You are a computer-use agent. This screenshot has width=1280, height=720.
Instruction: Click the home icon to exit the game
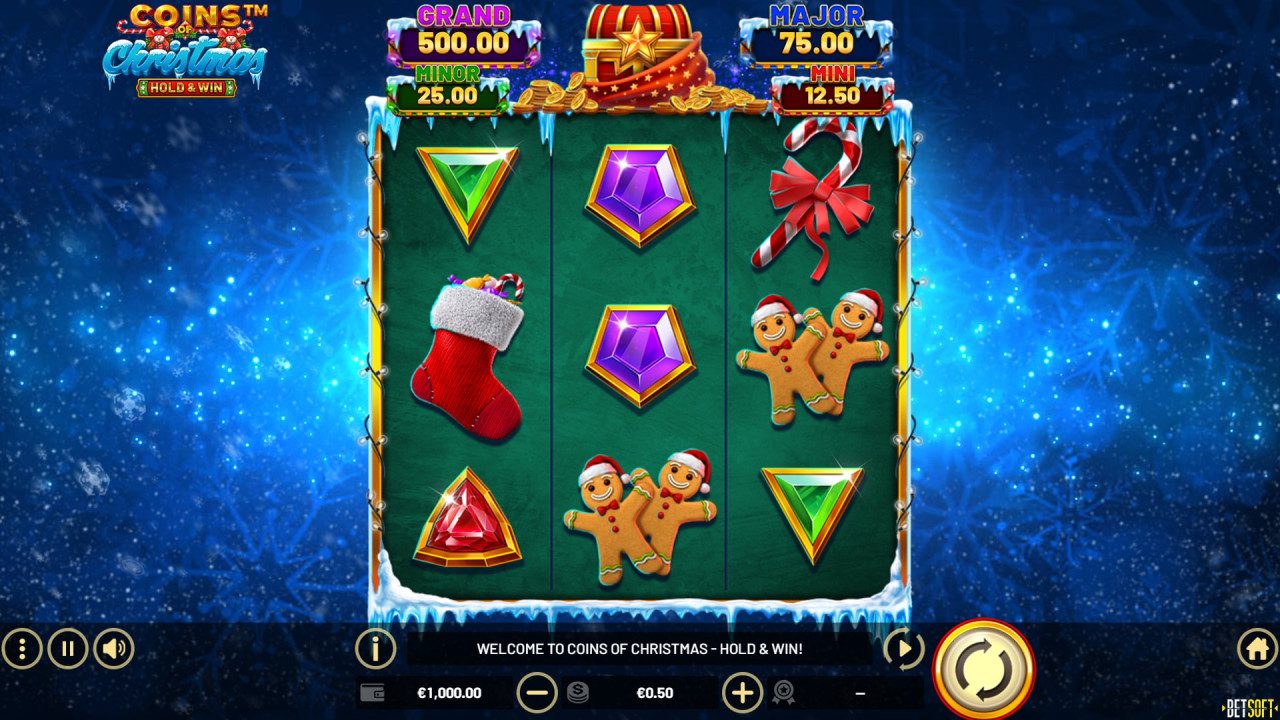pyautogui.click(x=1258, y=648)
